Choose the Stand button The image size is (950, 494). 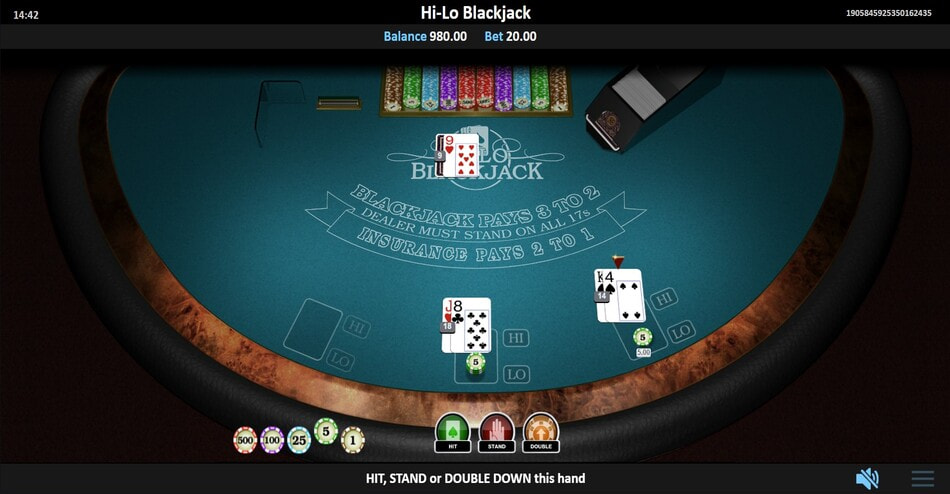pos(496,433)
